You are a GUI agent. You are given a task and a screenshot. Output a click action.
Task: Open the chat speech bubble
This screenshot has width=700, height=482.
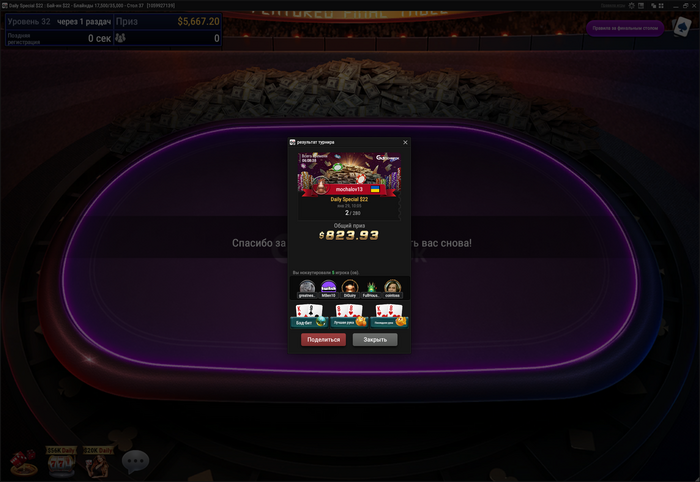tap(135, 462)
